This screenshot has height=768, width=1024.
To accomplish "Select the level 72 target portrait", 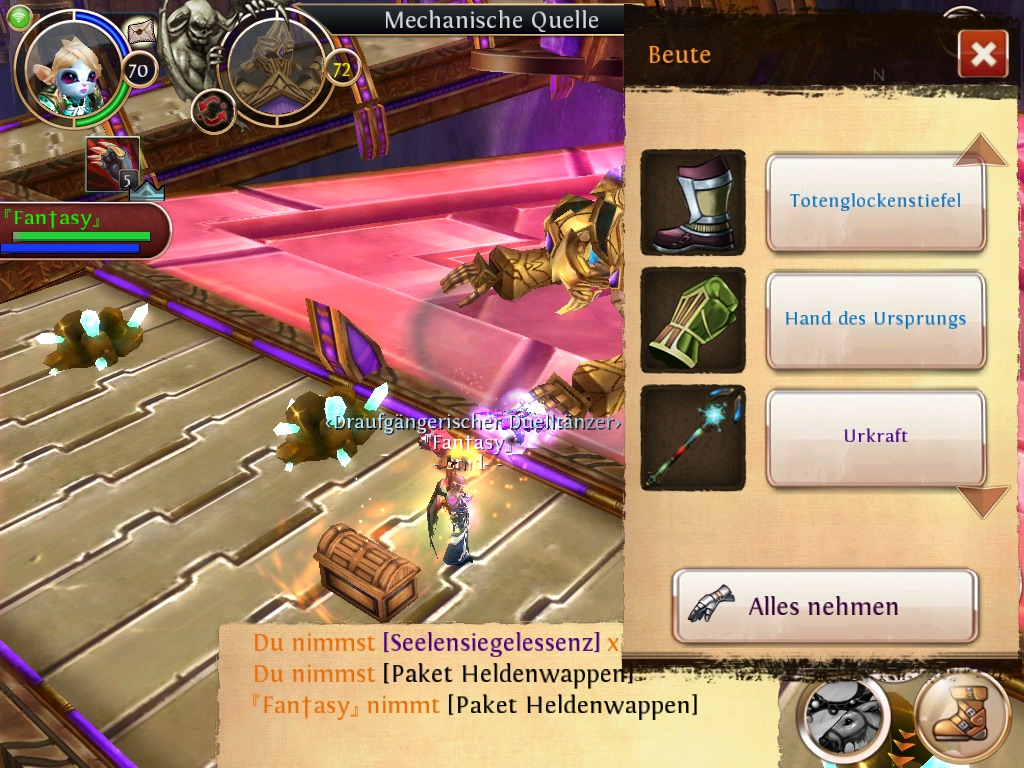I will coord(275,65).
